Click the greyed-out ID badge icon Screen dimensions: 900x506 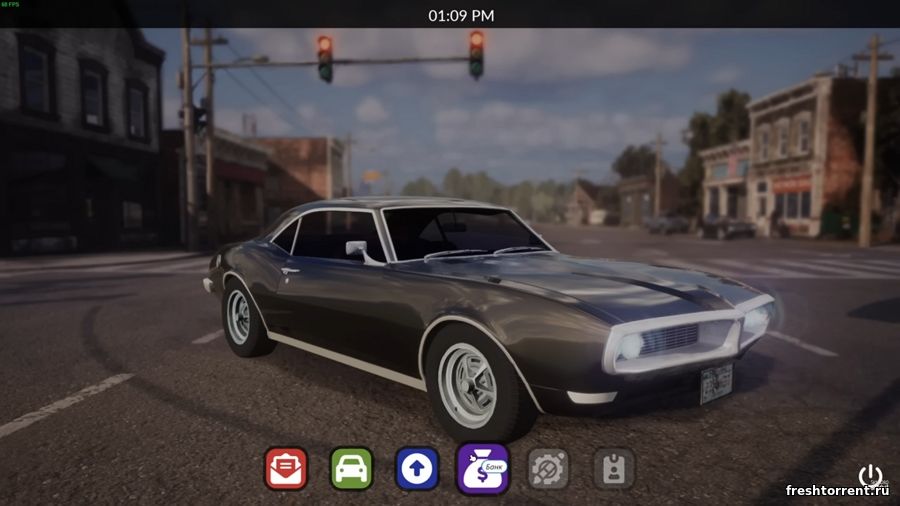[613, 468]
